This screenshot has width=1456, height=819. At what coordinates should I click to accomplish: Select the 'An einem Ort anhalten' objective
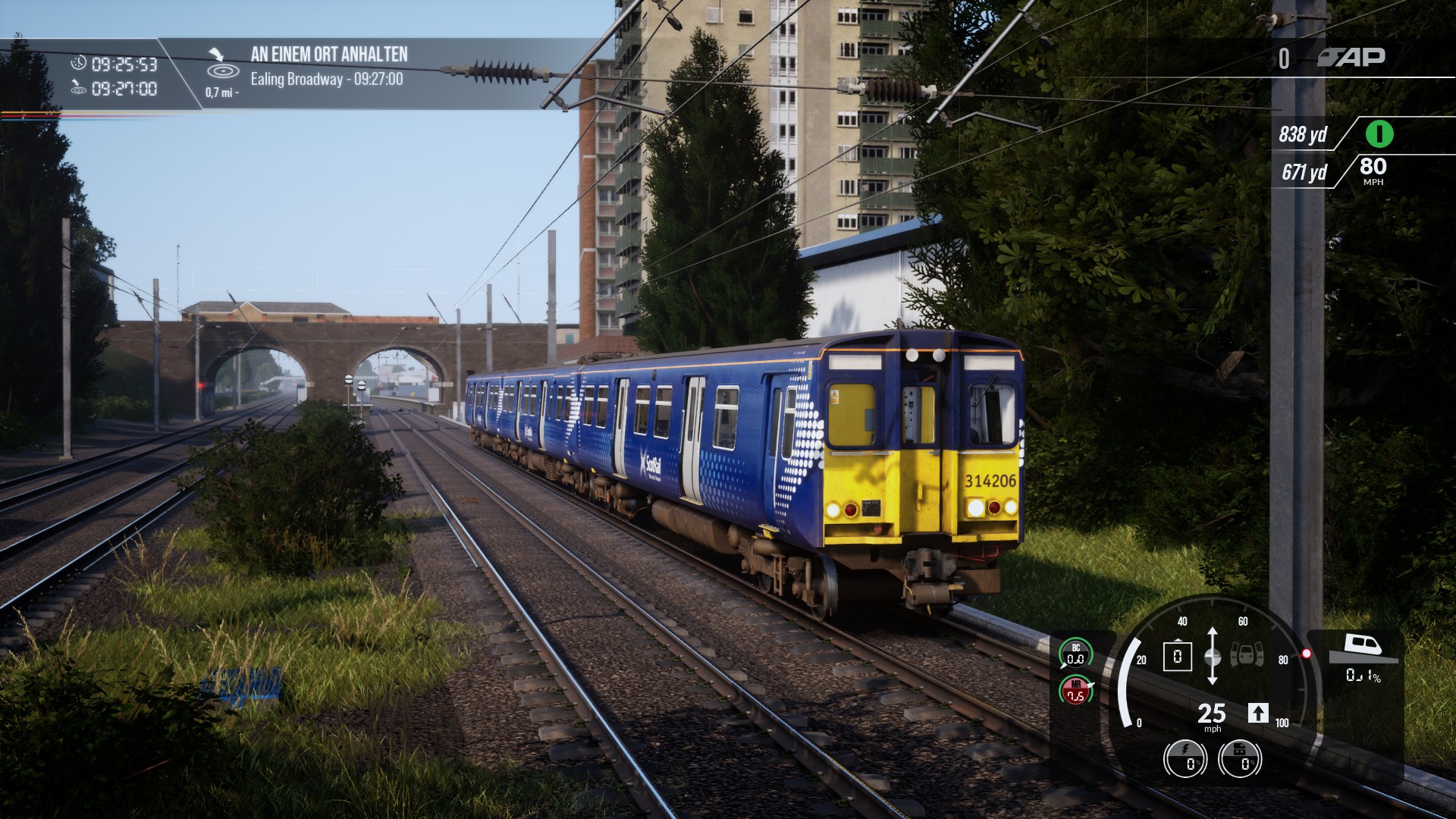coord(328,55)
